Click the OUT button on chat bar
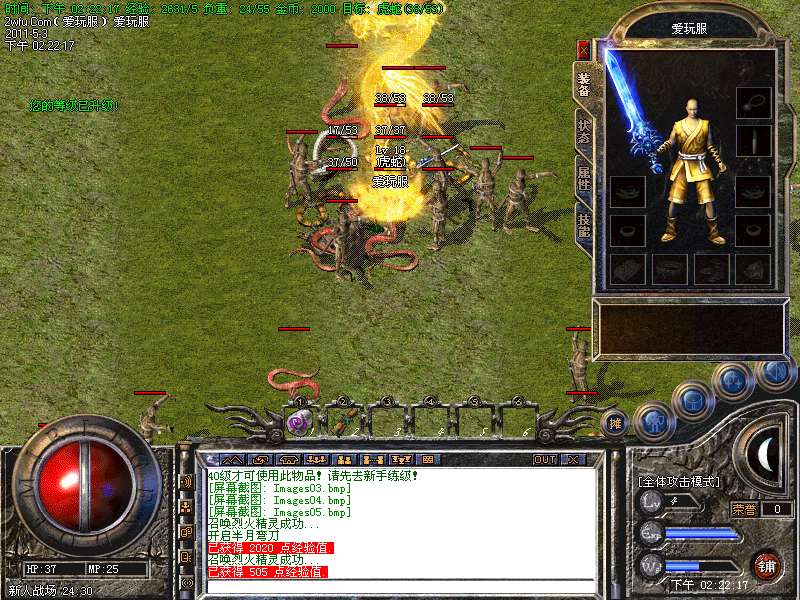This screenshot has width=800, height=600. 544,459
